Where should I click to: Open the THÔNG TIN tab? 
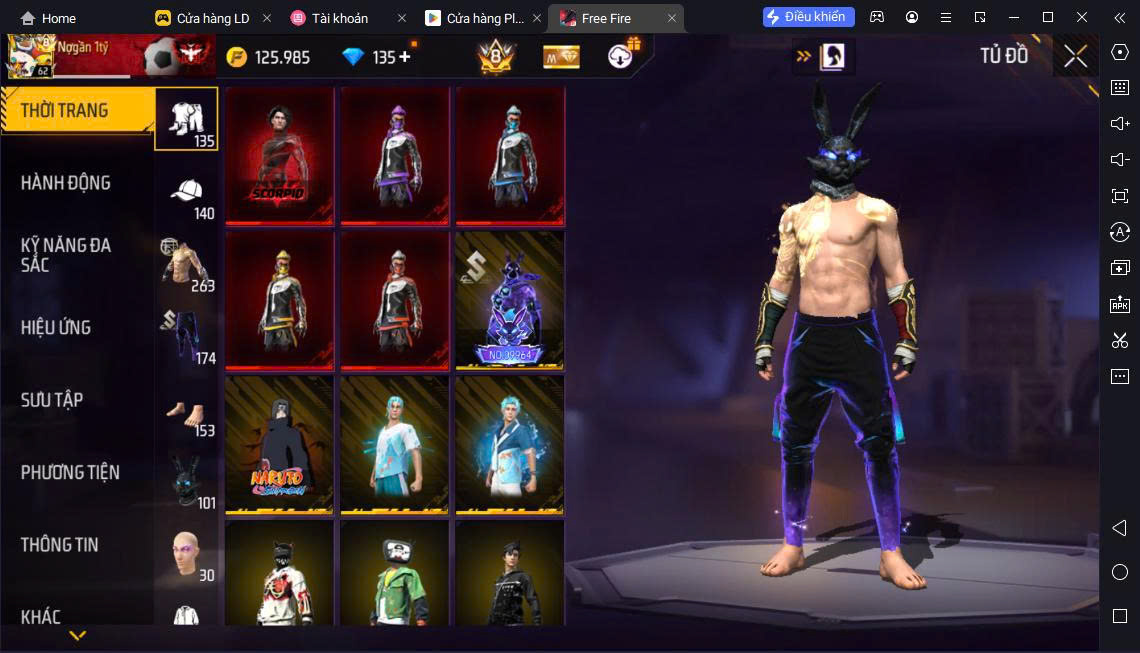[60, 545]
